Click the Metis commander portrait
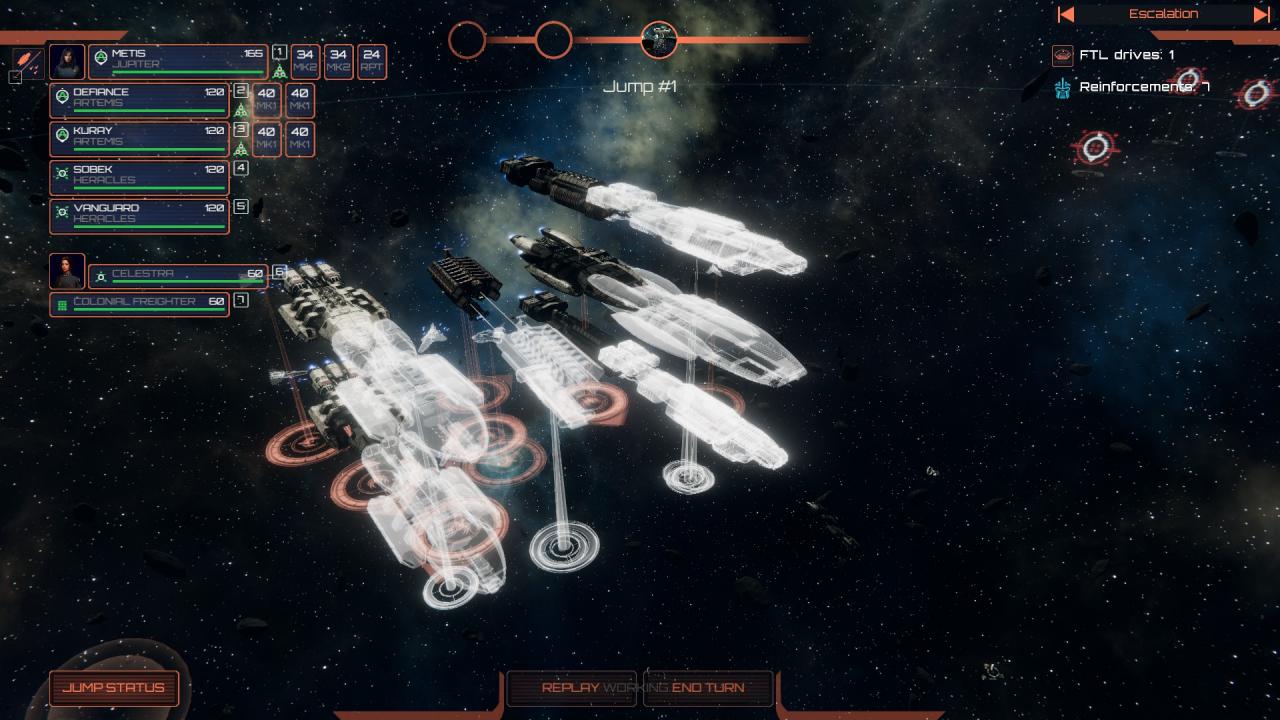The height and width of the screenshot is (720, 1280). coord(67,61)
